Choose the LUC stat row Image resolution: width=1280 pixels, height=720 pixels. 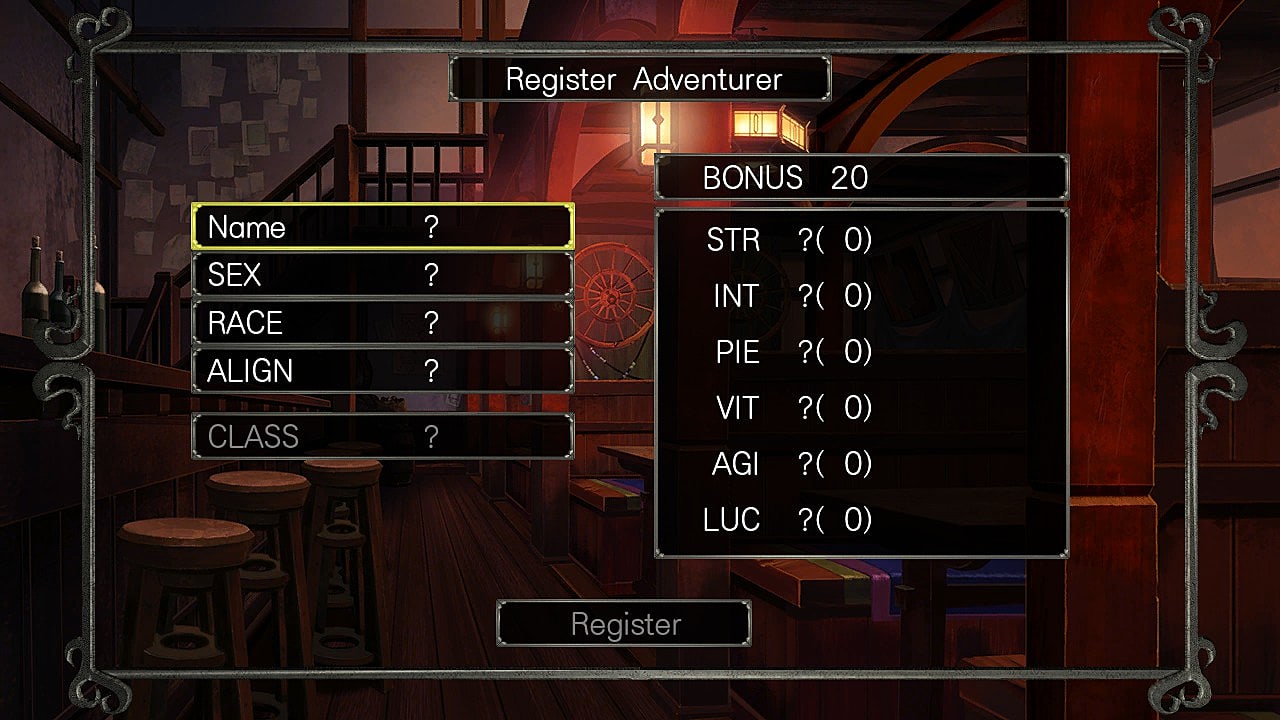click(788, 521)
